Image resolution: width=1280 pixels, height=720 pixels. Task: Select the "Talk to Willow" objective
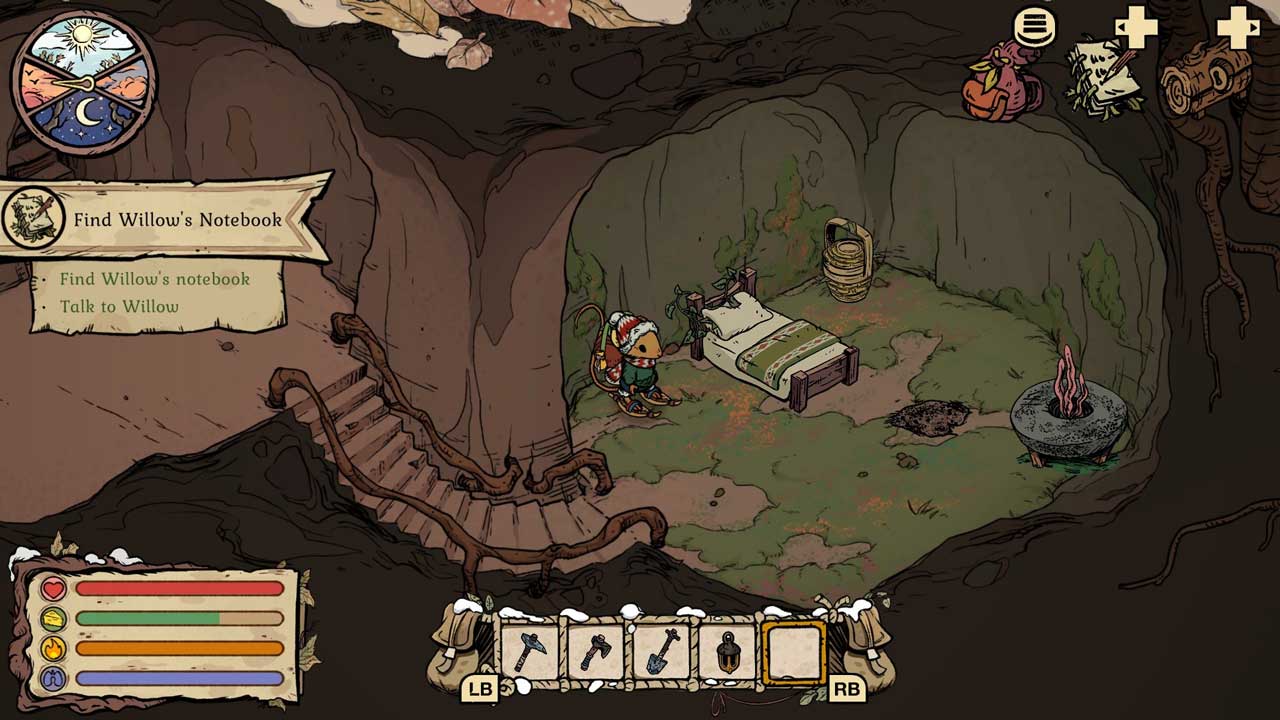point(119,307)
